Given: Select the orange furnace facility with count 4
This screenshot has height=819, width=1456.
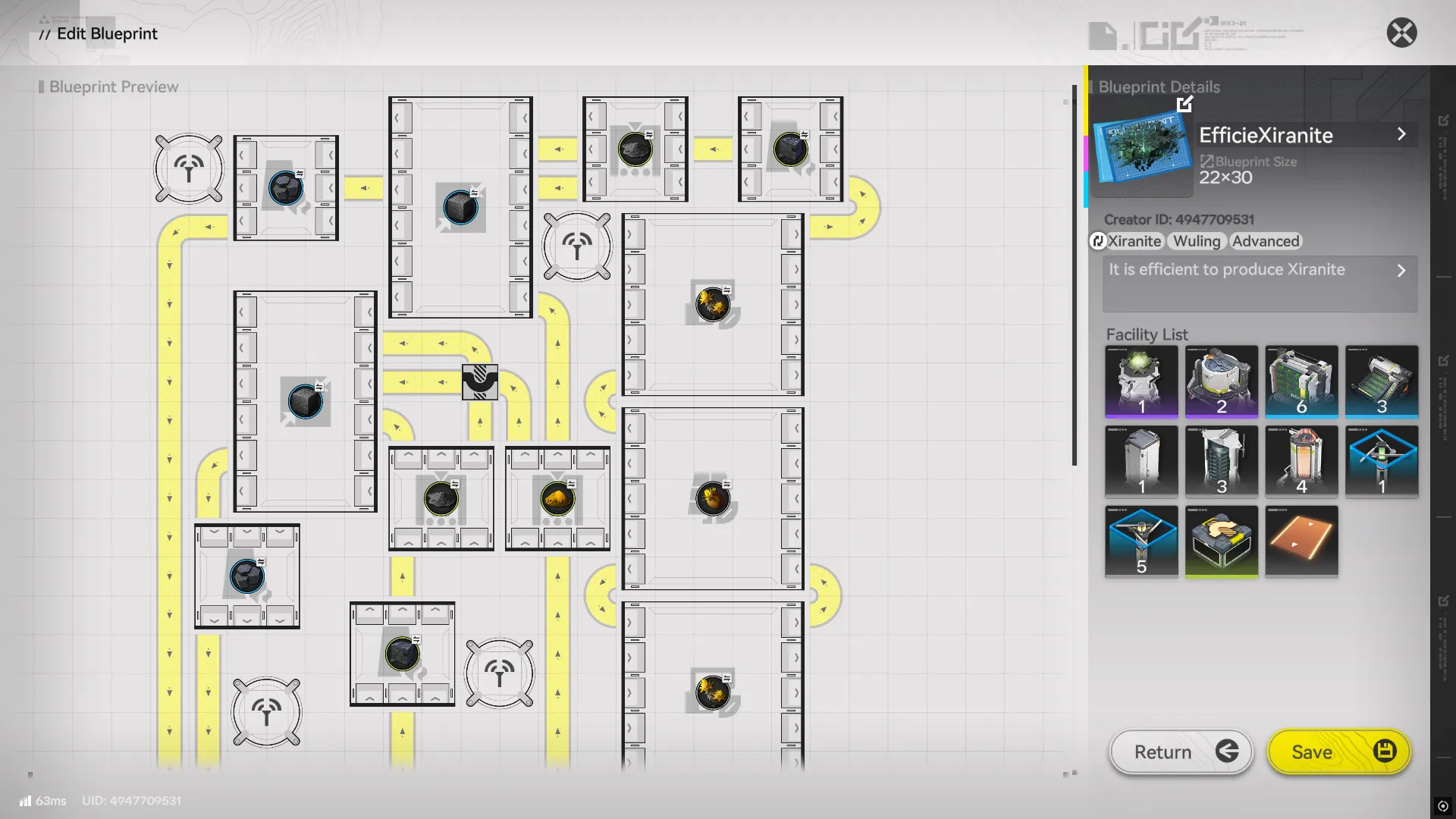Looking at the screenshot, I should coord(1302,461).
